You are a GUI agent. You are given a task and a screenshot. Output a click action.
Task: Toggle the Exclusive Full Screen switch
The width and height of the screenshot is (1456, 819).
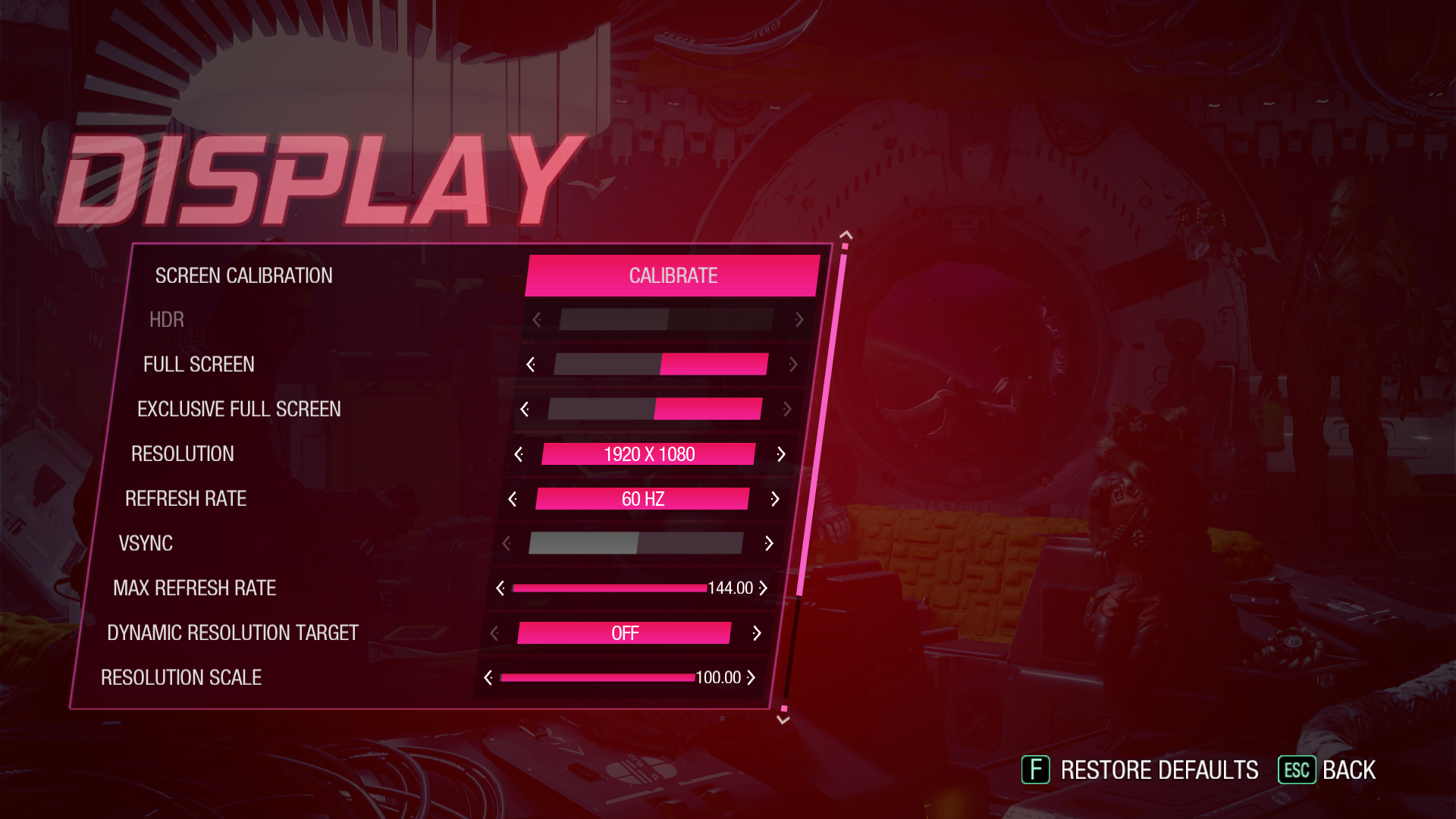(654, 409)
